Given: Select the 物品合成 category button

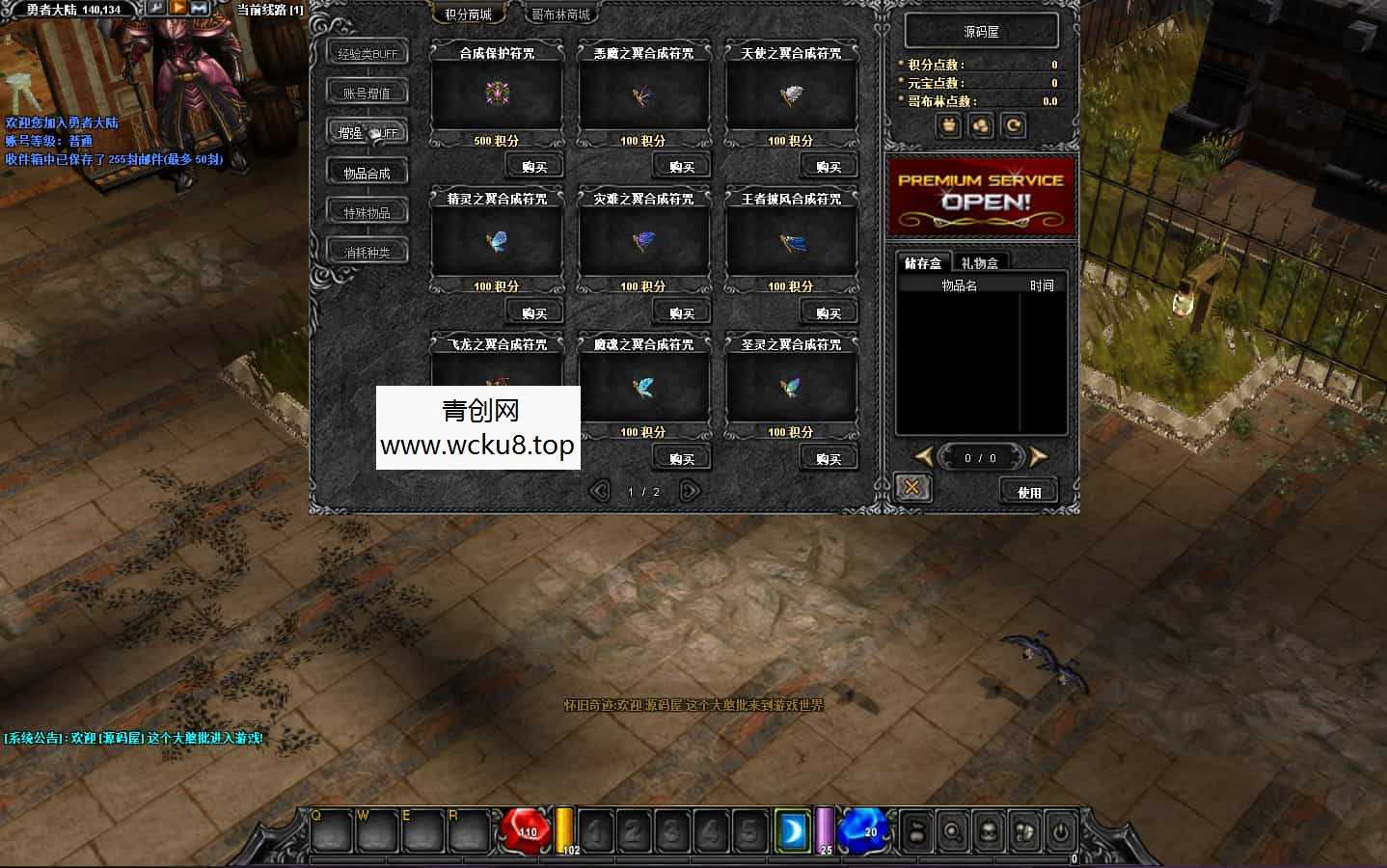Looking at the screenshot, I should point(367,171).
